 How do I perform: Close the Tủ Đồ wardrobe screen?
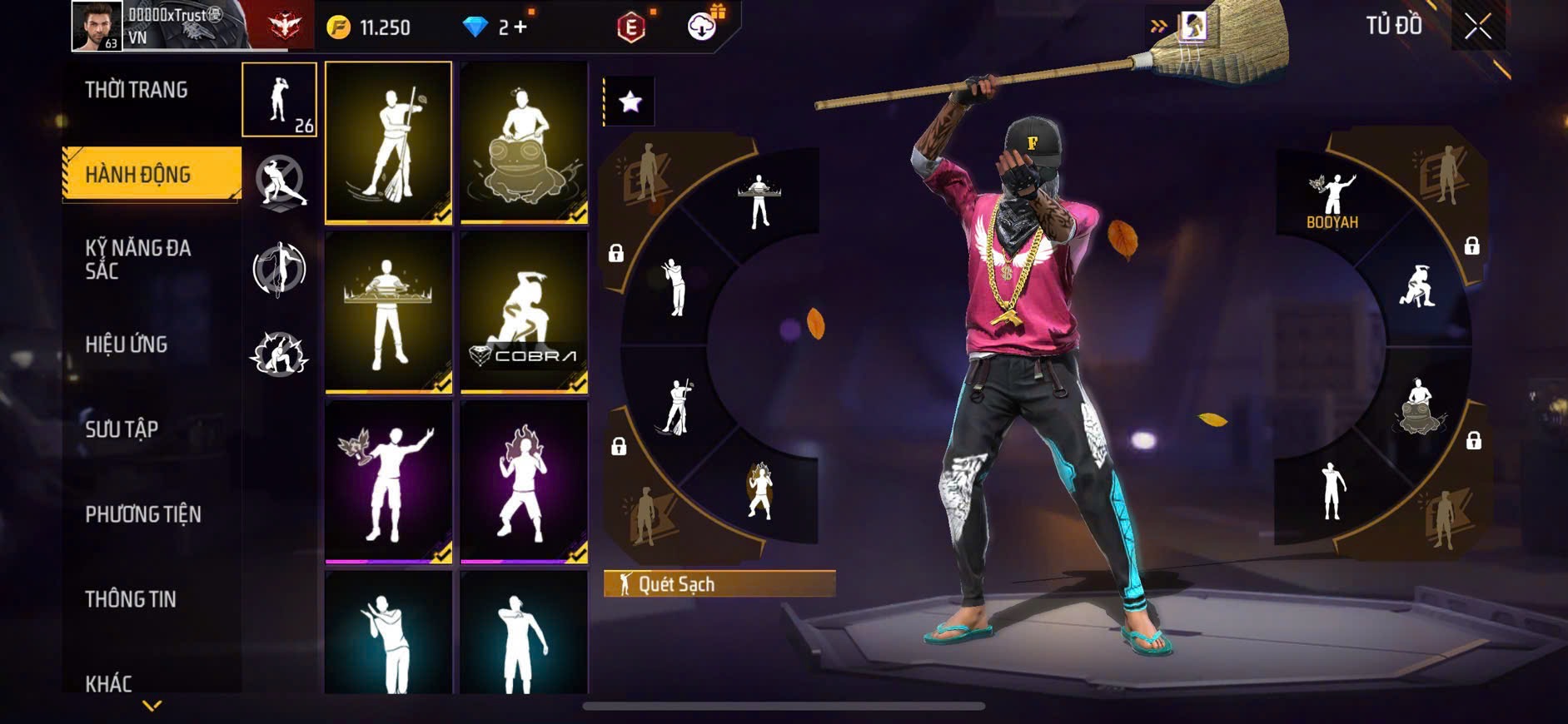(x=1478, y=27)
